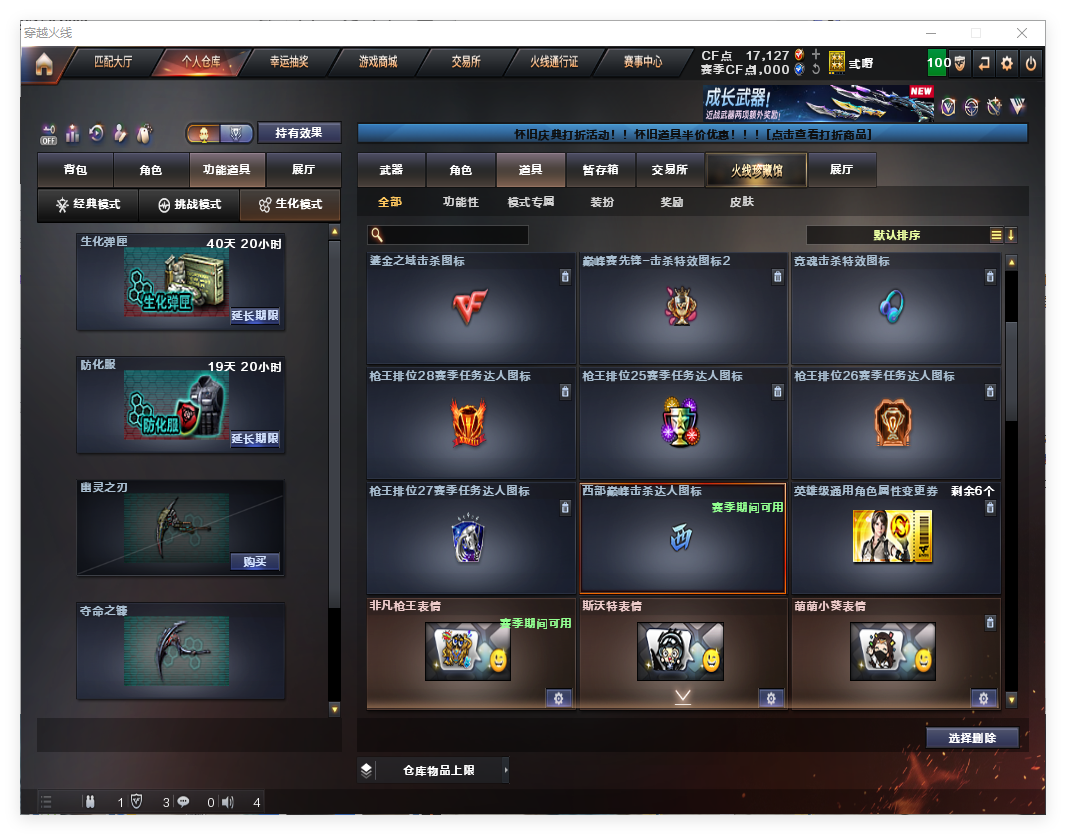
Task: Go to 幸运抽奖 lucky draw
Action: click(x=289, y=62)
